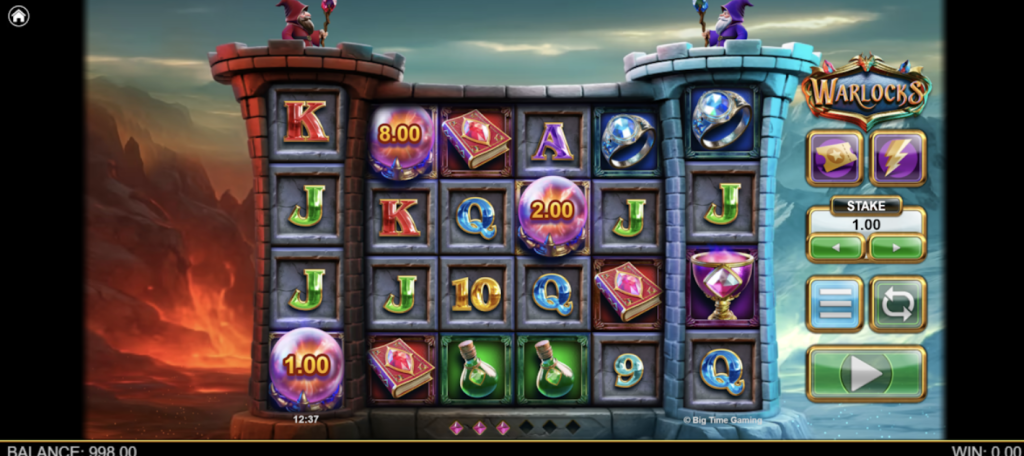Activate the lightning bolt button
The image size is (1024, 456).
(897, 158)
